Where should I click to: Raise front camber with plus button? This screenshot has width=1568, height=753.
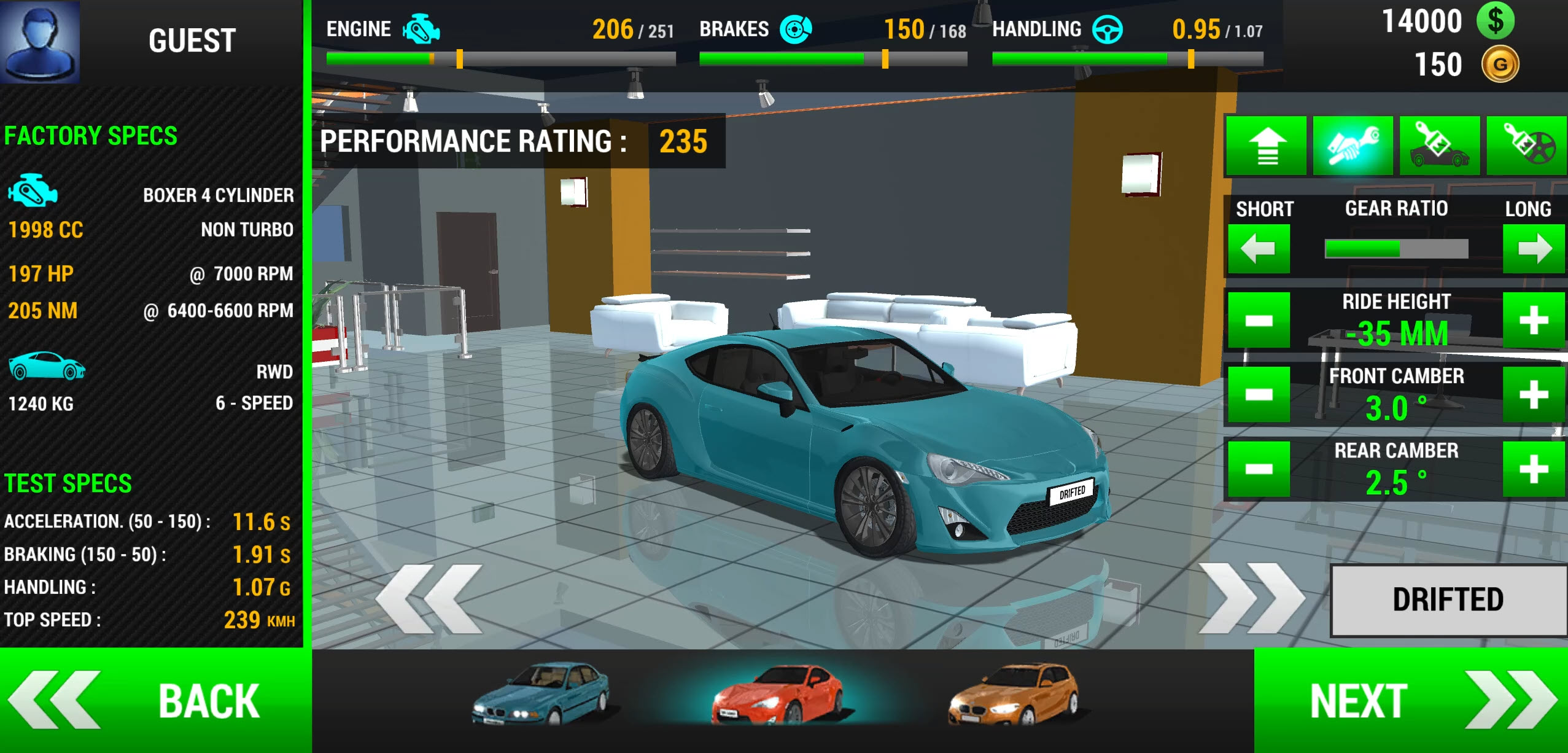click(x=1534, y=394)
